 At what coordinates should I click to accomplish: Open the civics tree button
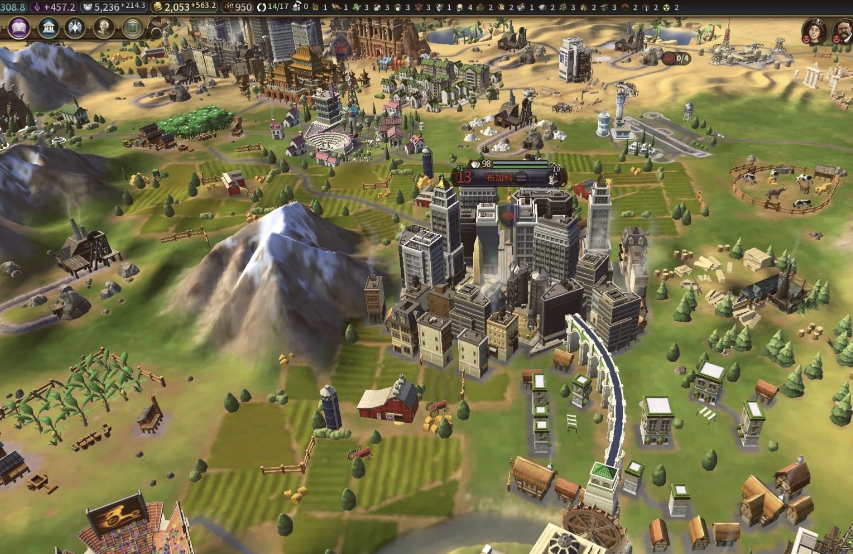[47, 29]
